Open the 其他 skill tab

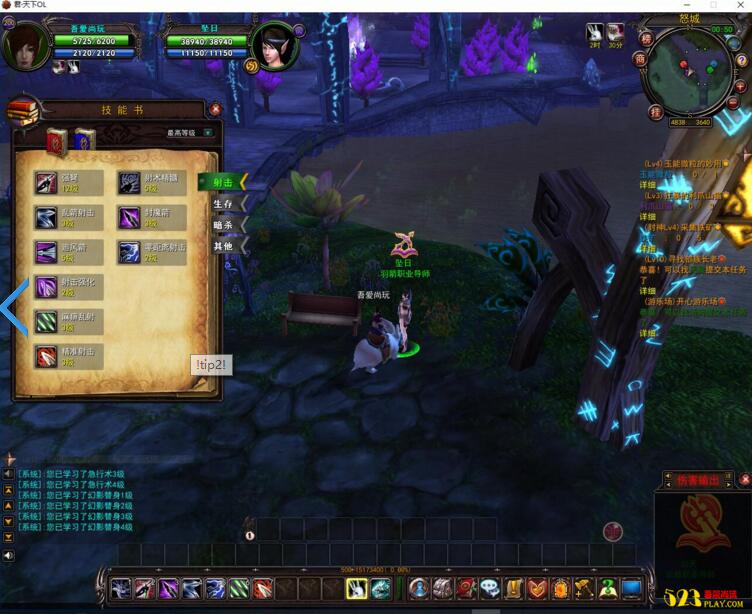(x=224, y=246)
